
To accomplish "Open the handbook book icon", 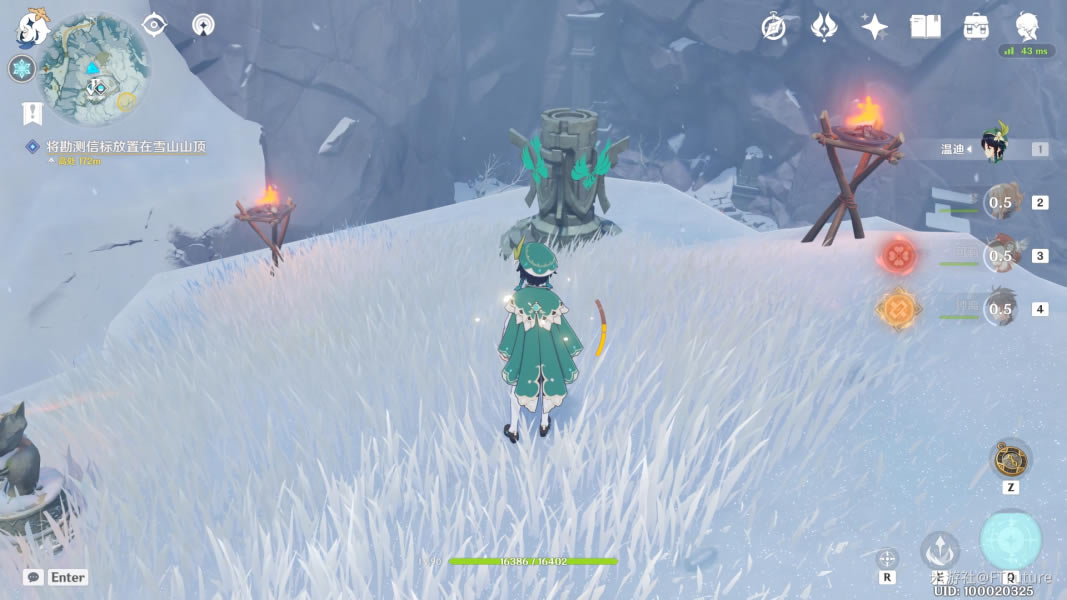I will 925,27.
